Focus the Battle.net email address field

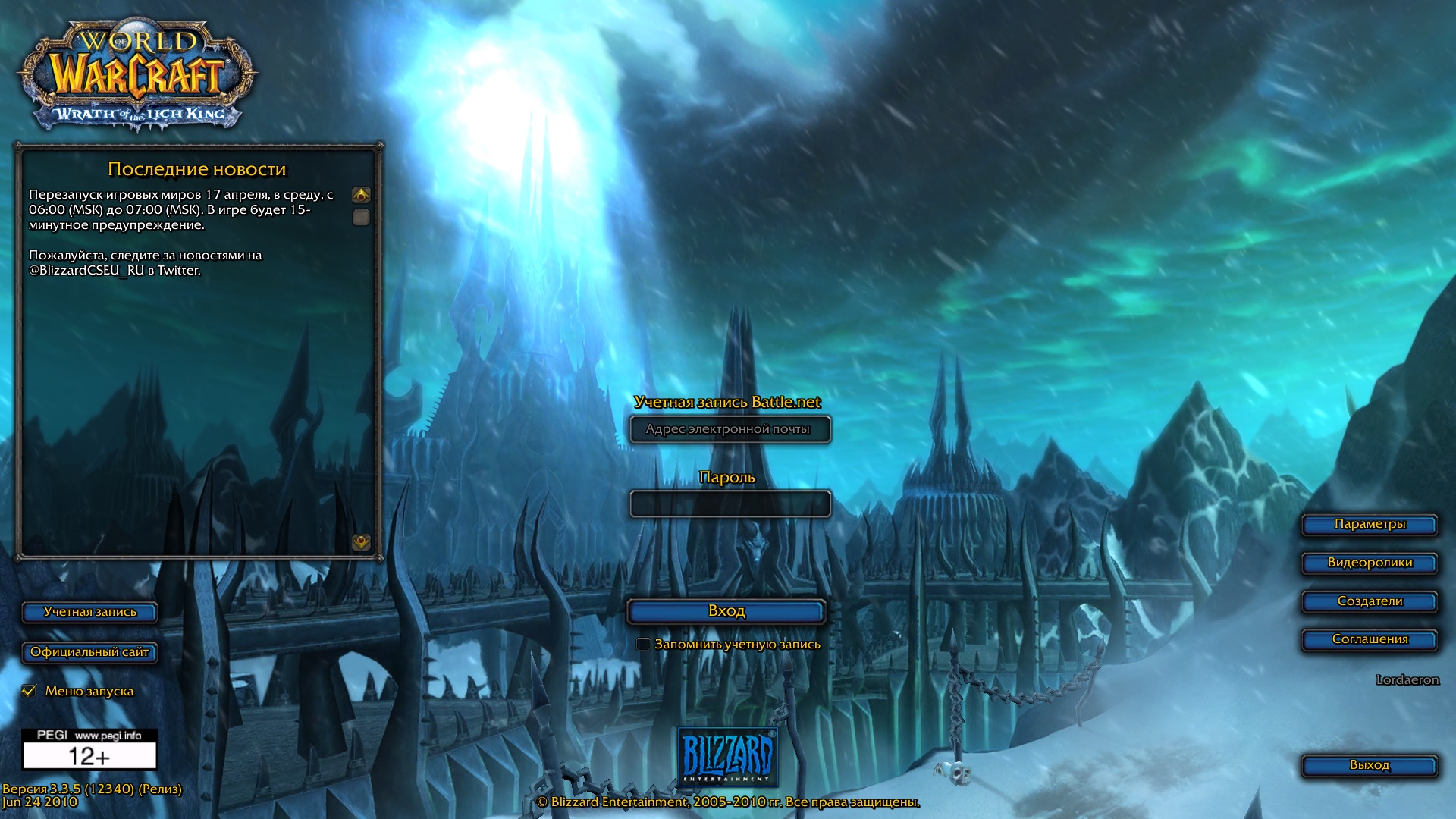click(x=730, y=429)
